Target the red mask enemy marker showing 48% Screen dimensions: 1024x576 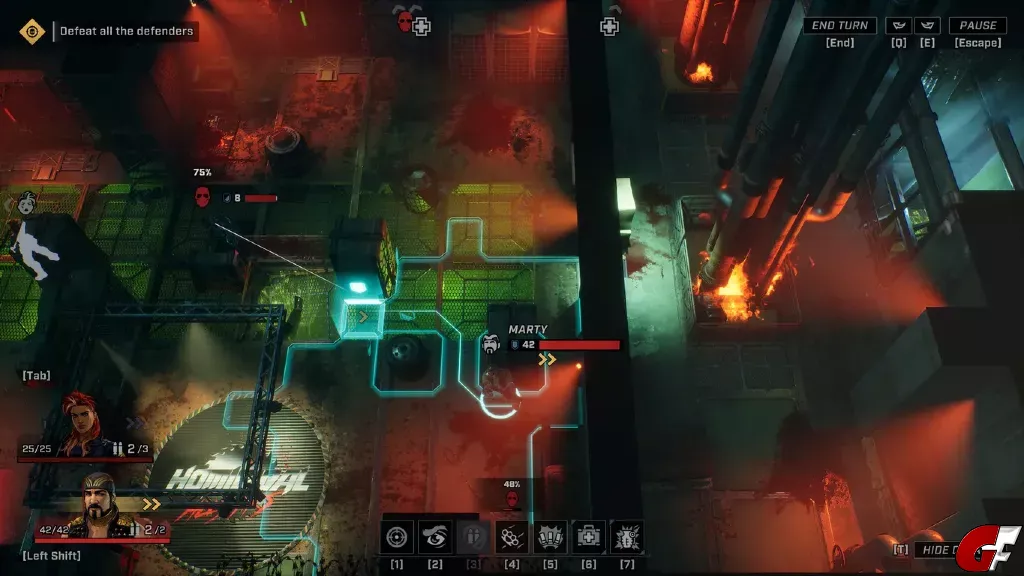(512, 497)
